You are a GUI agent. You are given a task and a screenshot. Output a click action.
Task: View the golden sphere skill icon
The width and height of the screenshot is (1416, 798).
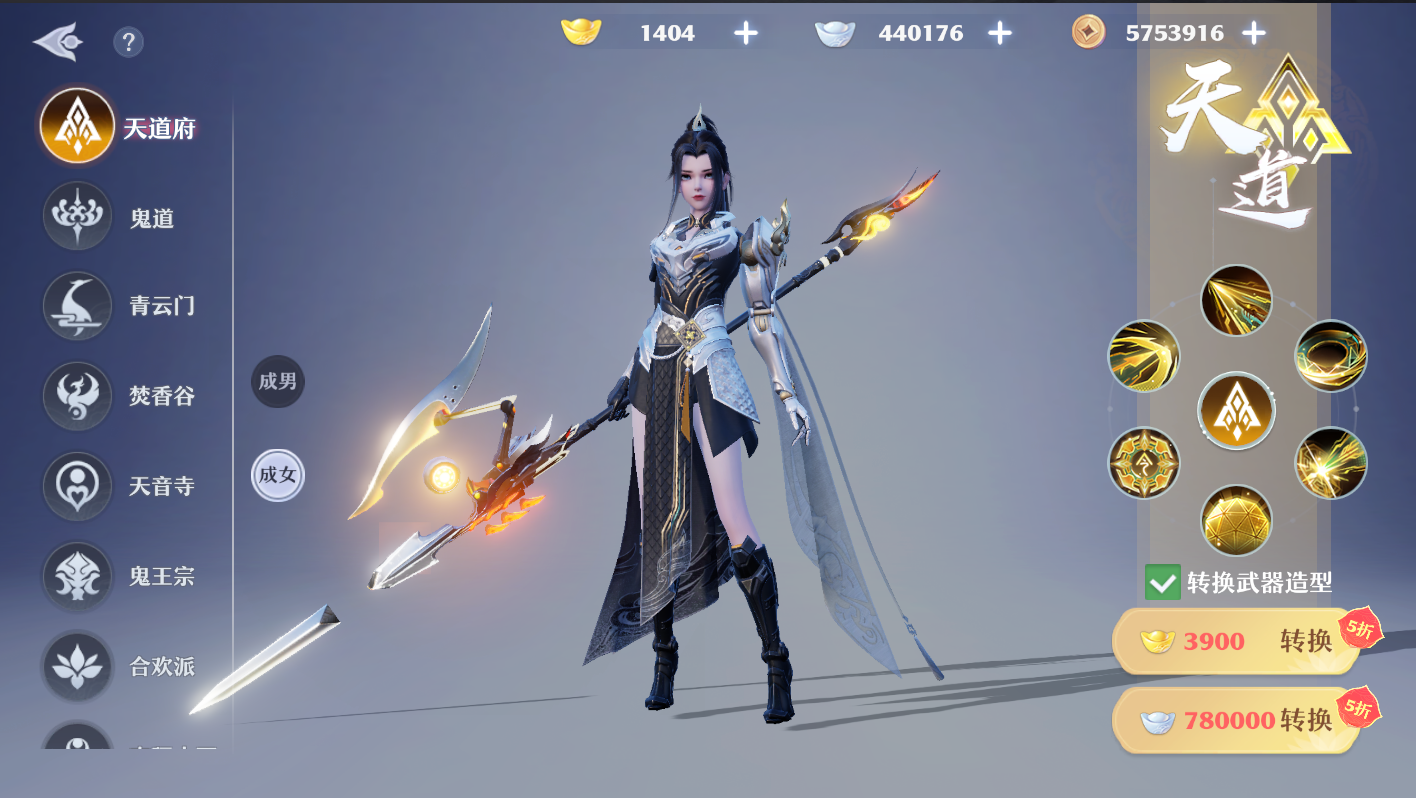tap(1236, 521)
